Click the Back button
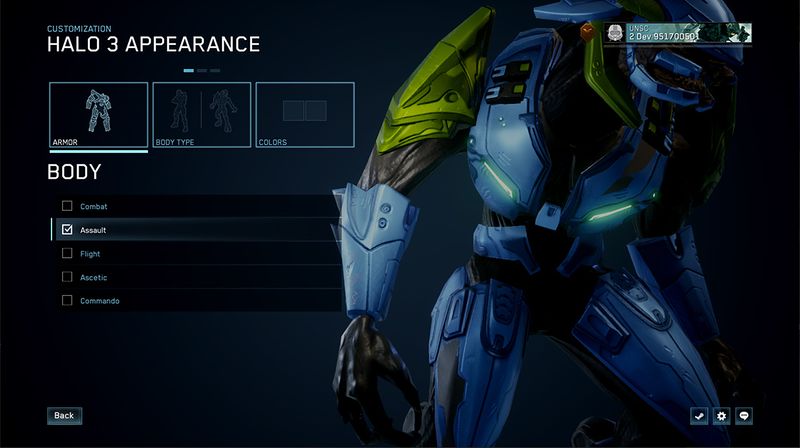 (64, 415)
